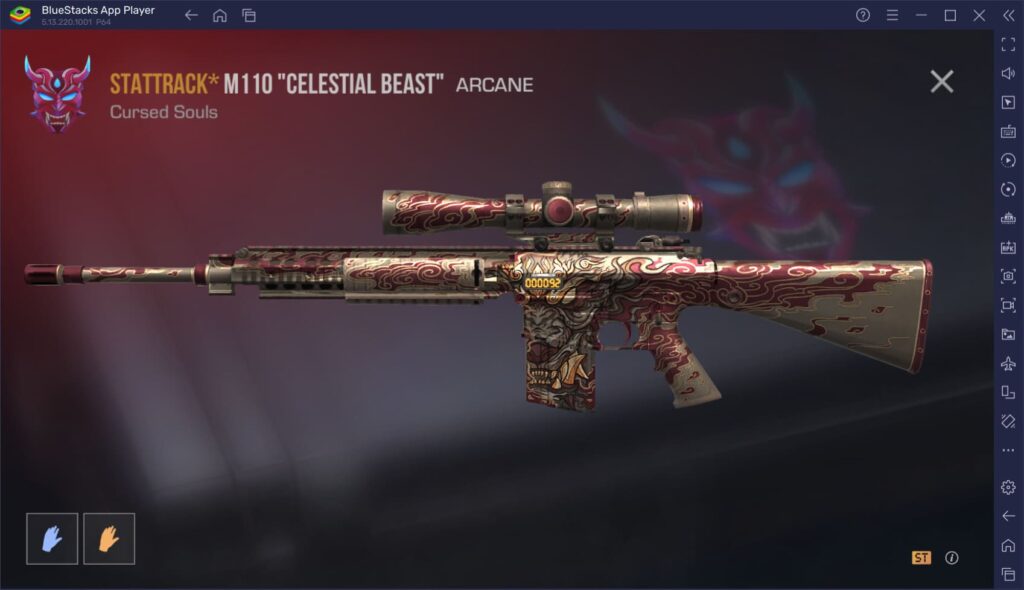Select the orange glove option
The height and width of the screenshot is (590, 1024).
(109, 539)
